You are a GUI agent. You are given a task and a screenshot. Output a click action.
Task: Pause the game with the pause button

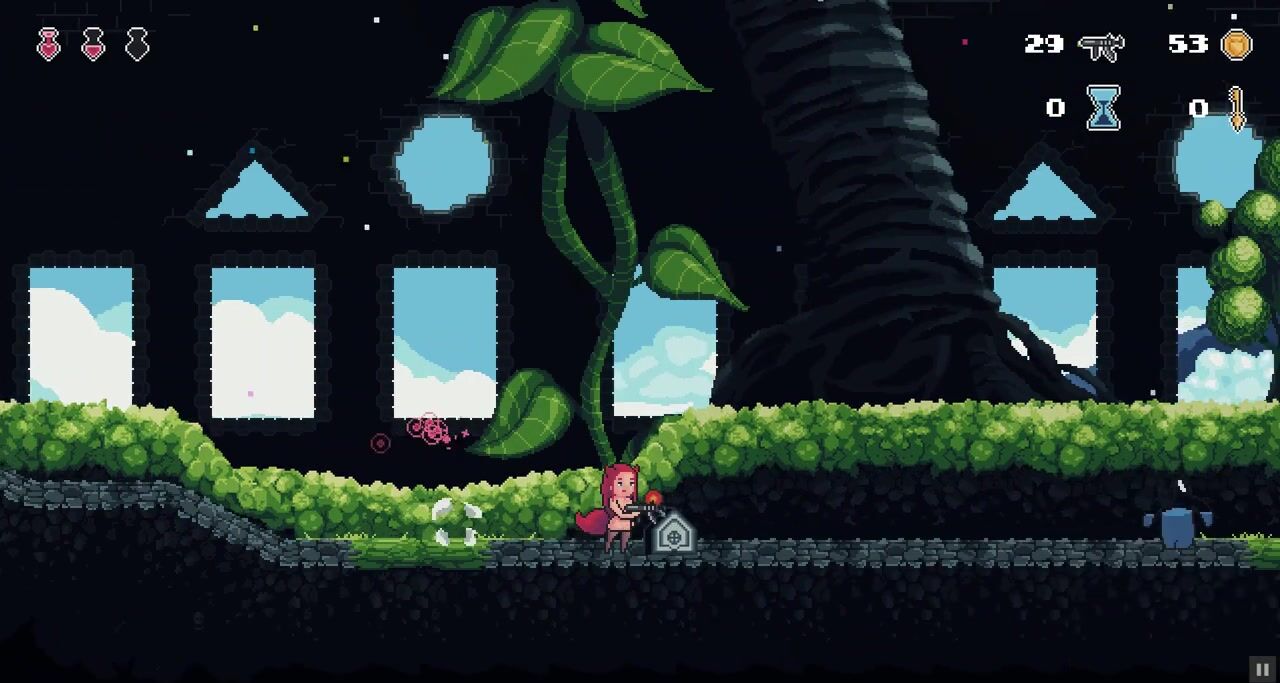coord(1262,669)
